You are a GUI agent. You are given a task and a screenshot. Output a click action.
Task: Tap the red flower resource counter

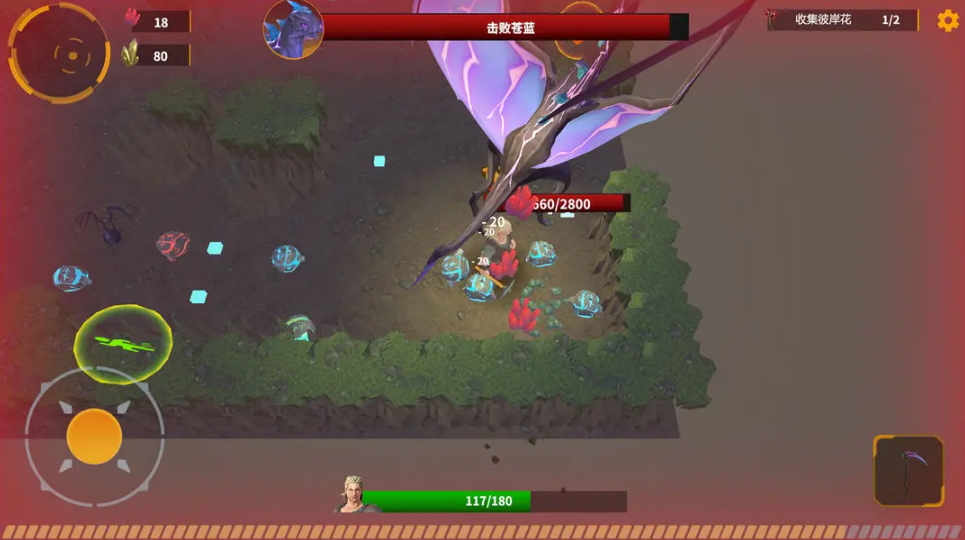coord(156,22)
